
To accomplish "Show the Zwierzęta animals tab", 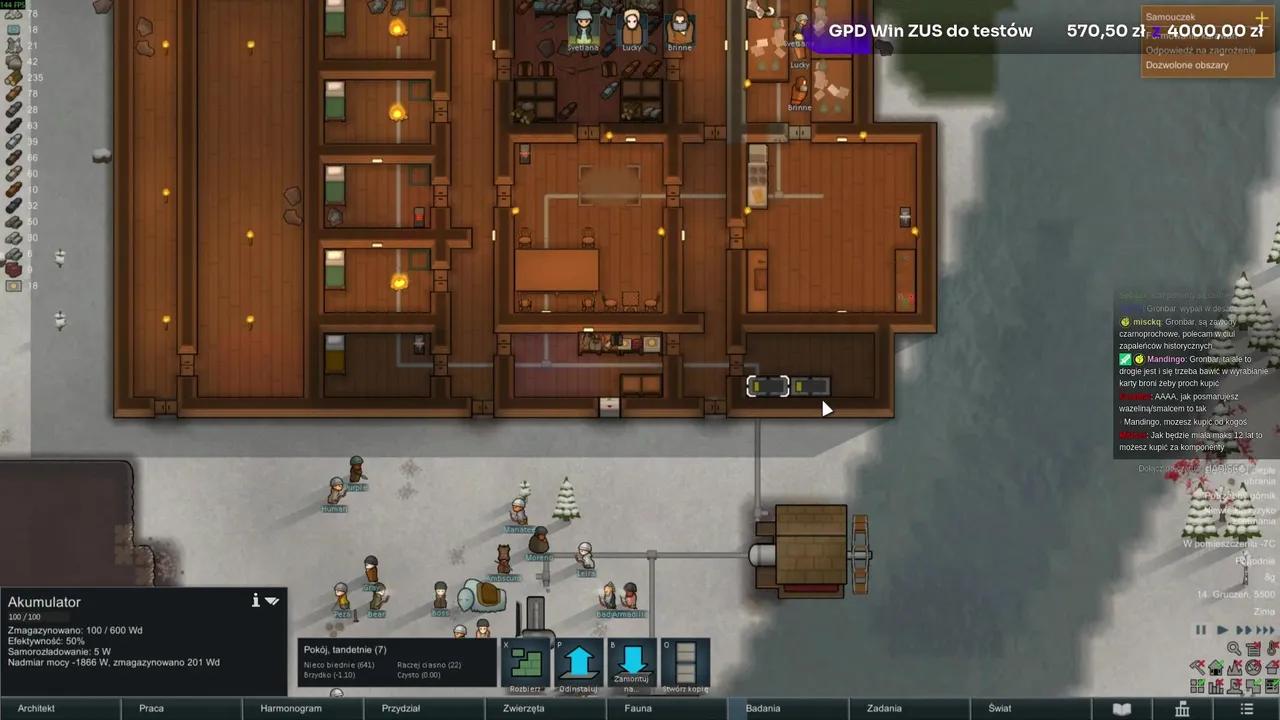I will click(523, 708).
